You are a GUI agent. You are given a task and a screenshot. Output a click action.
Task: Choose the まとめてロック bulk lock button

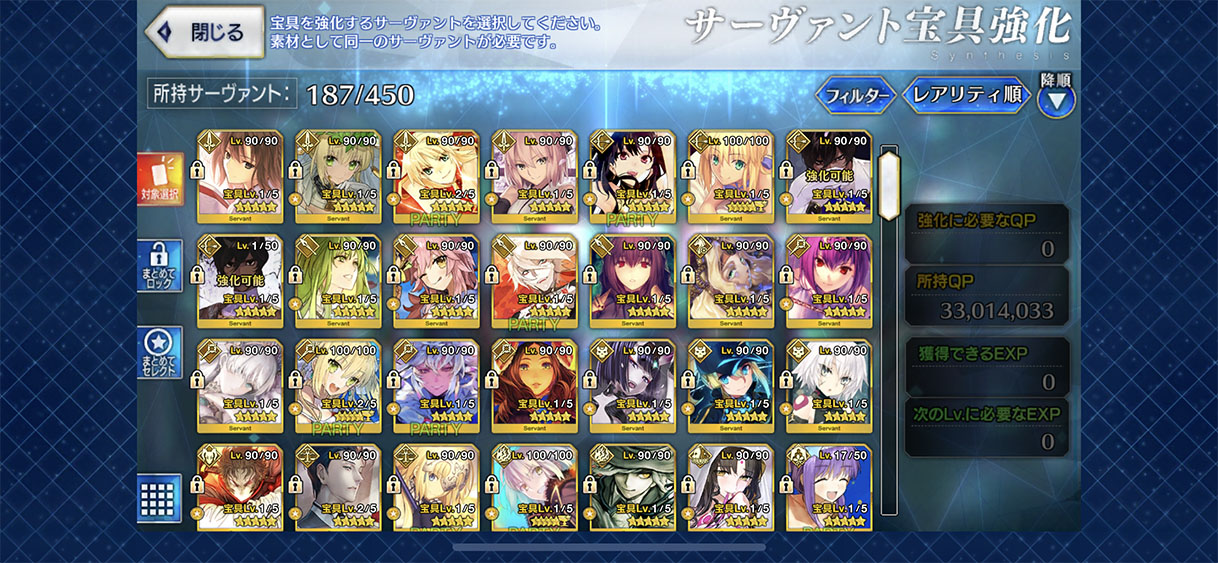point(160,266)
